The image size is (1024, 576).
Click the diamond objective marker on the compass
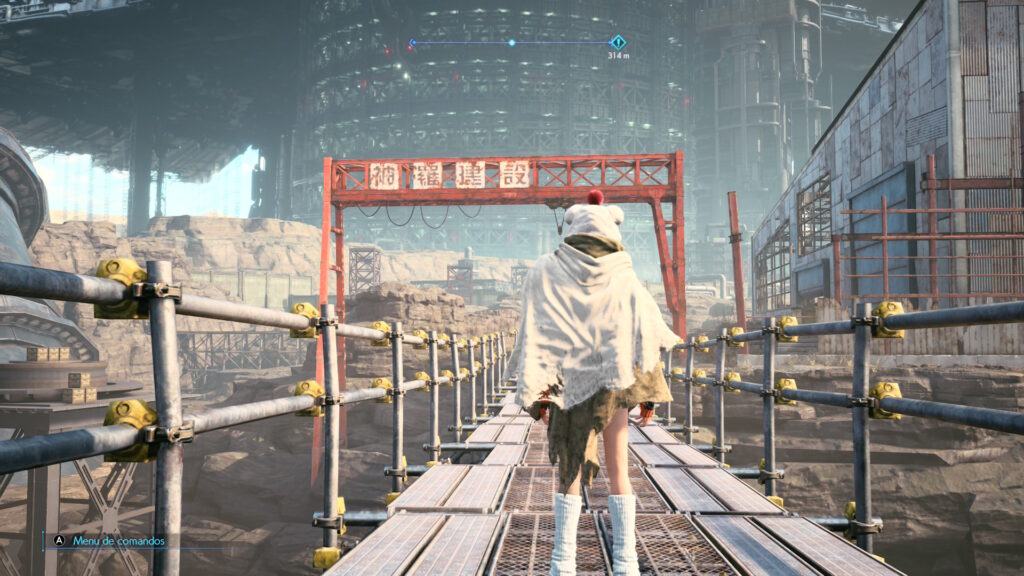point(618,42)
